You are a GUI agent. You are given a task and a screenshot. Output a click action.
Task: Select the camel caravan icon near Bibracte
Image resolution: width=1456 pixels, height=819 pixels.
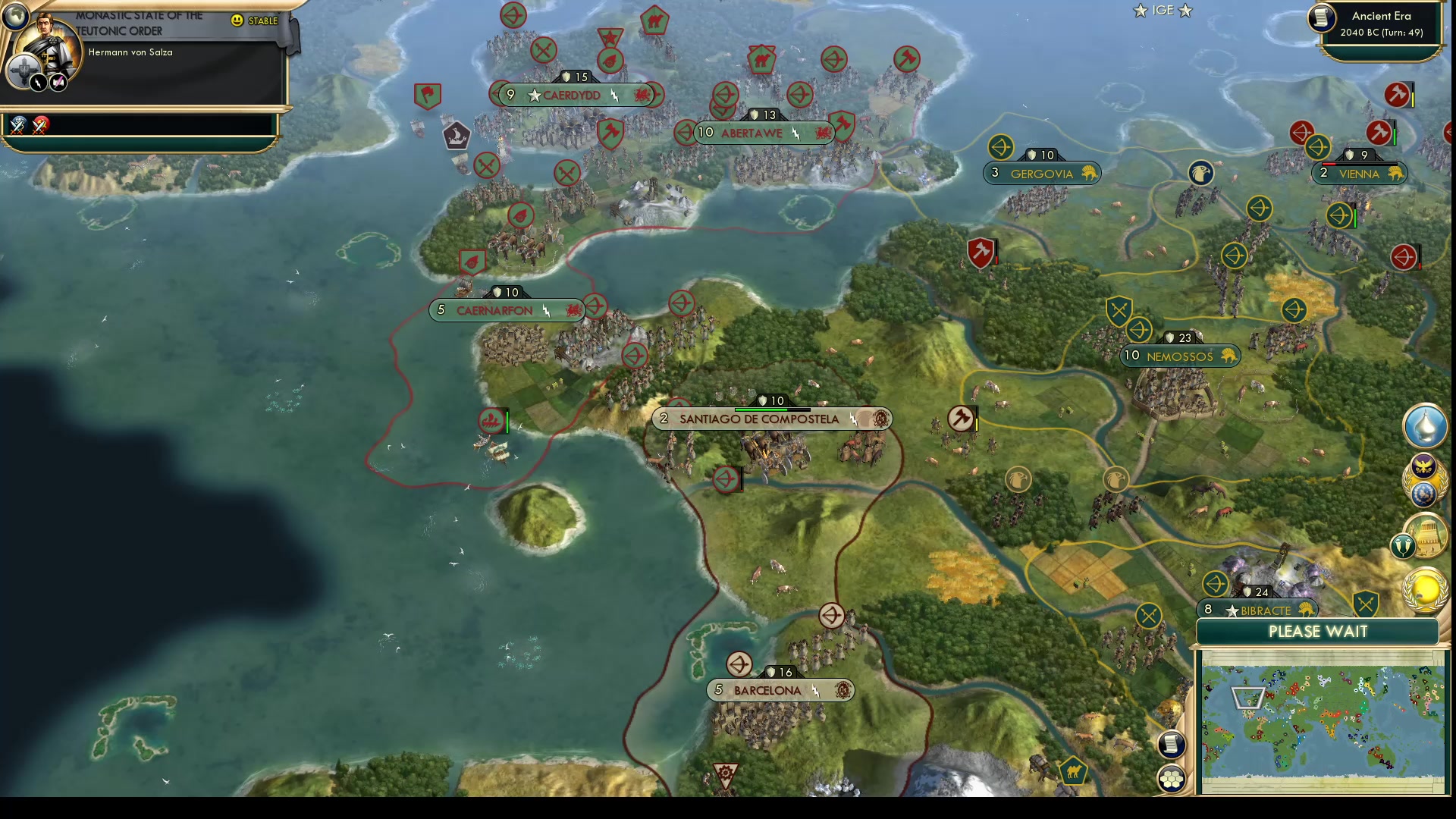pos(1072,770)
